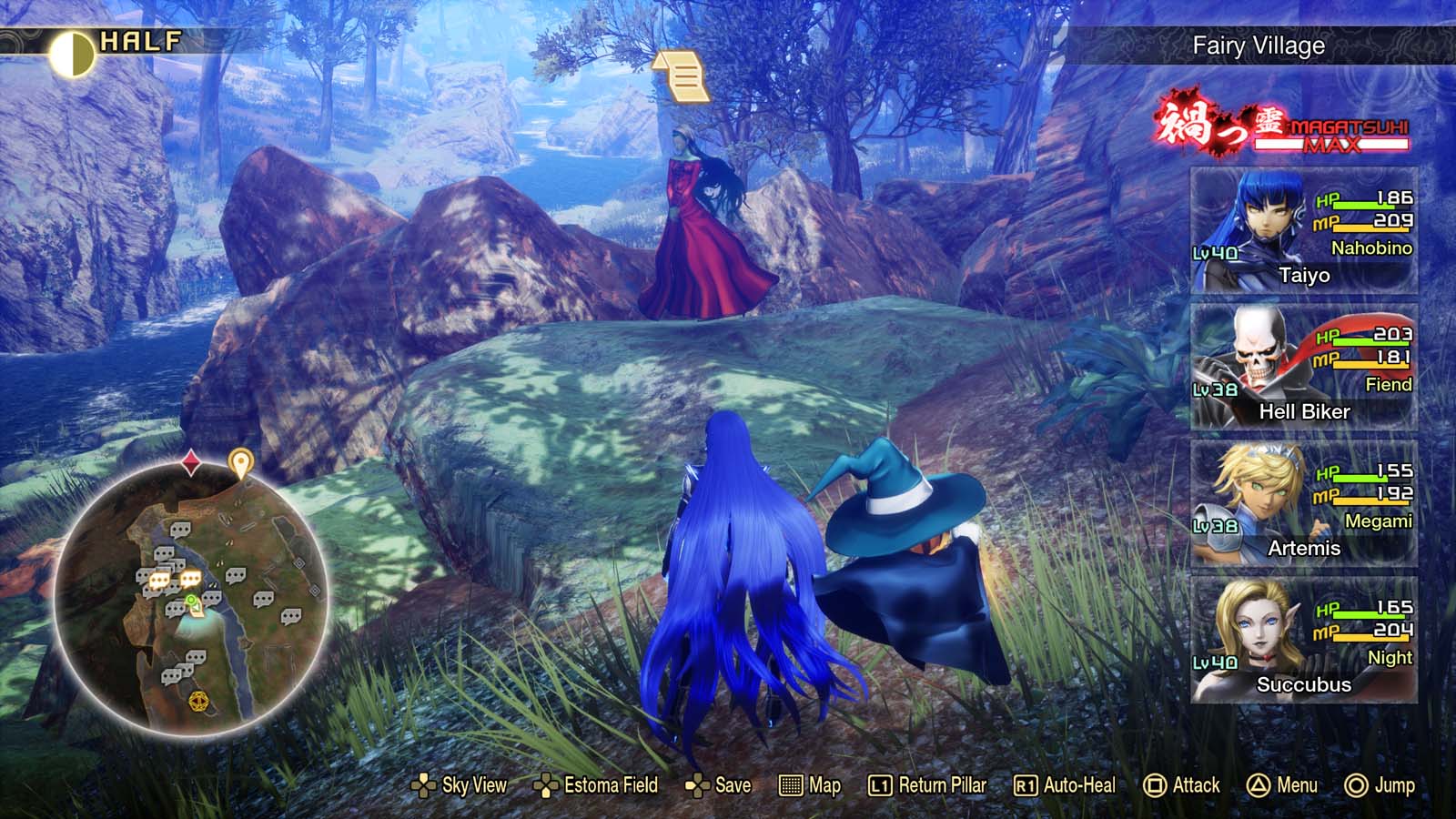This screenshot has height=819, width=1456.
Task: Toggle Sky View mode
Action: tap(423, 784)
